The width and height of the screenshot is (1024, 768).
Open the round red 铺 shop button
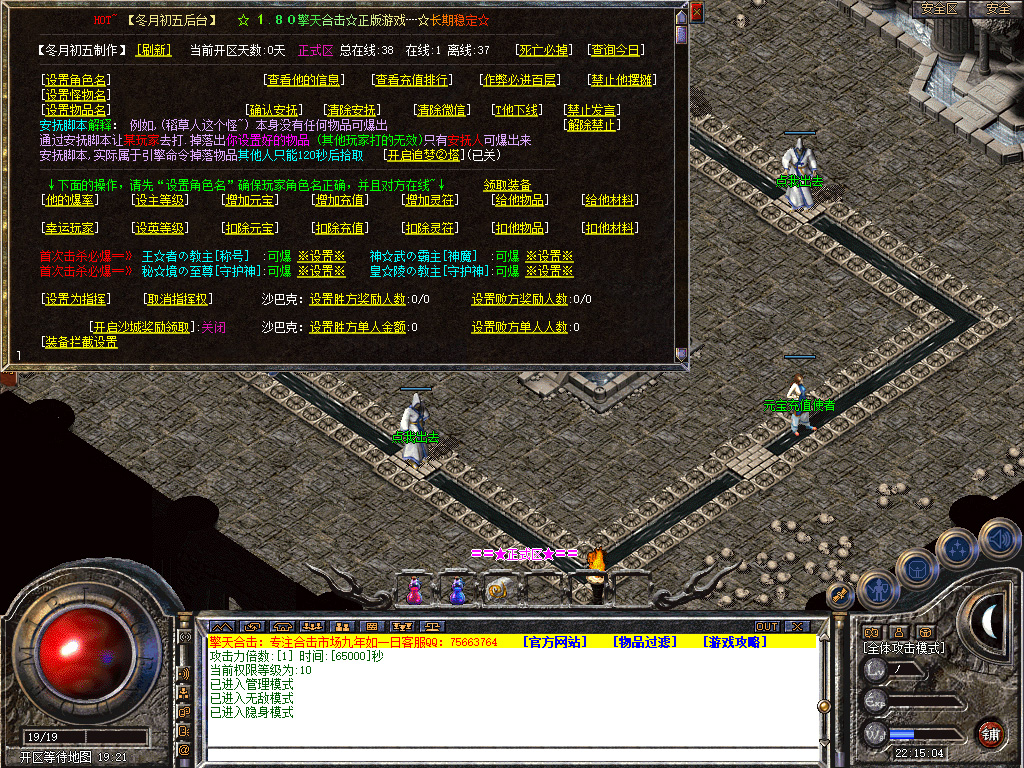coord(990,732)
